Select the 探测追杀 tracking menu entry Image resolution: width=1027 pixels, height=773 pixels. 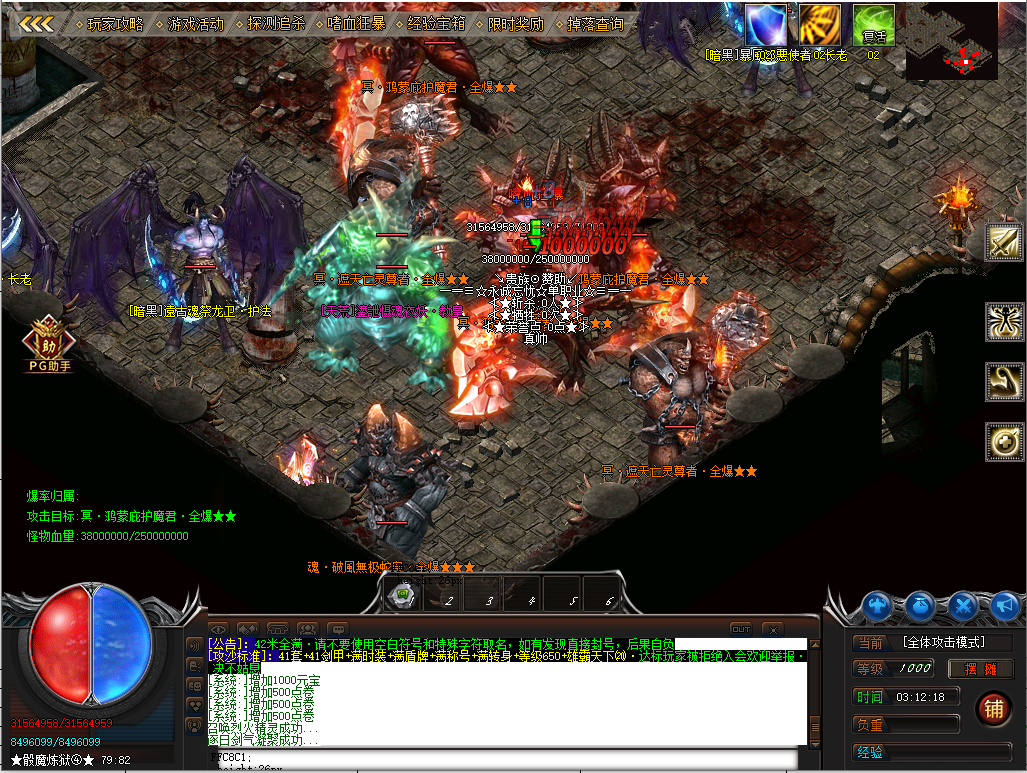(276, 23)
